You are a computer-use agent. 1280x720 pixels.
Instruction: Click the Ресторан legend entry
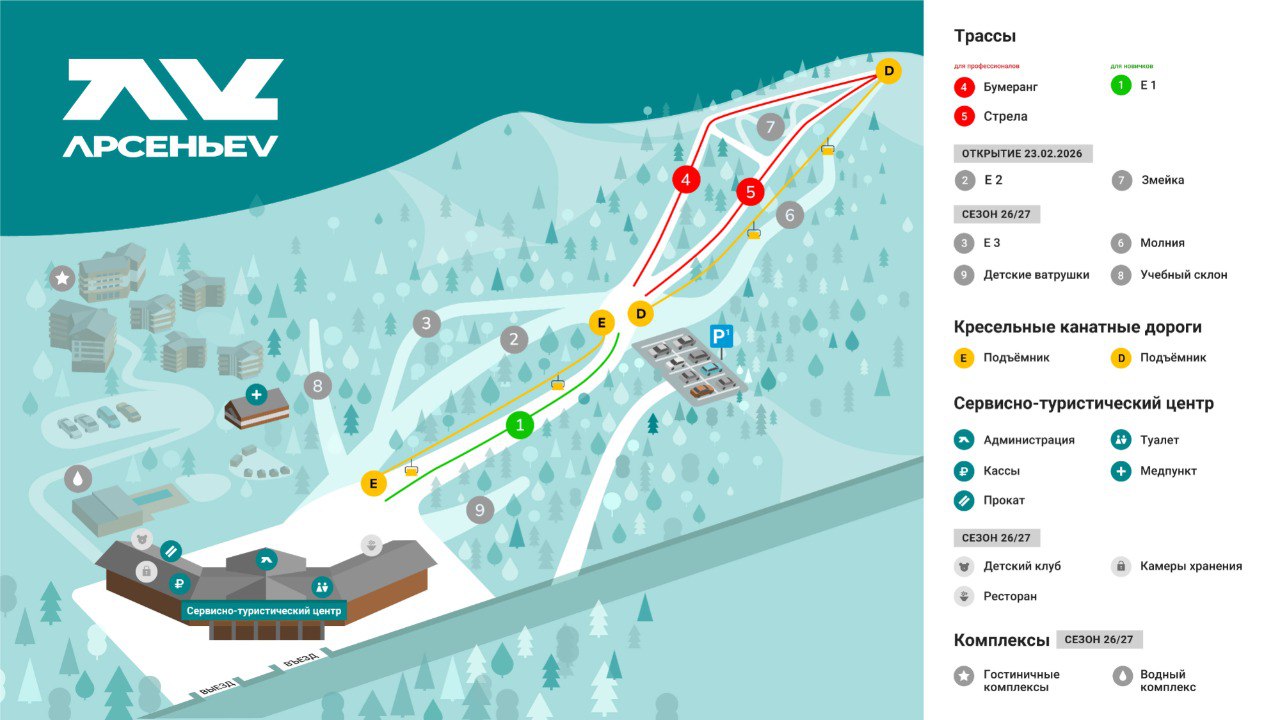click(x=996, y=596)
